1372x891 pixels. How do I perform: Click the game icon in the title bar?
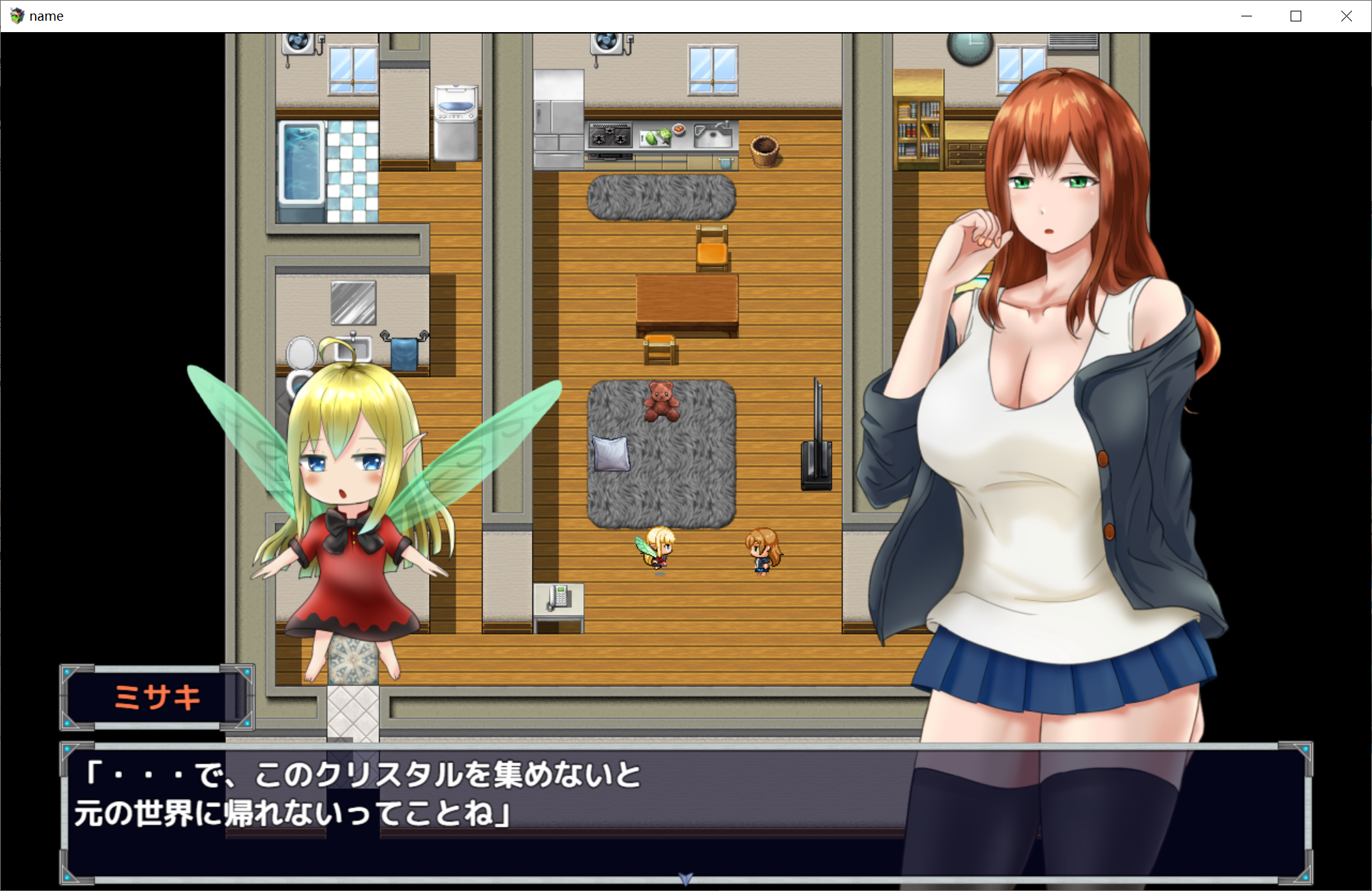(x=16, y=16)
